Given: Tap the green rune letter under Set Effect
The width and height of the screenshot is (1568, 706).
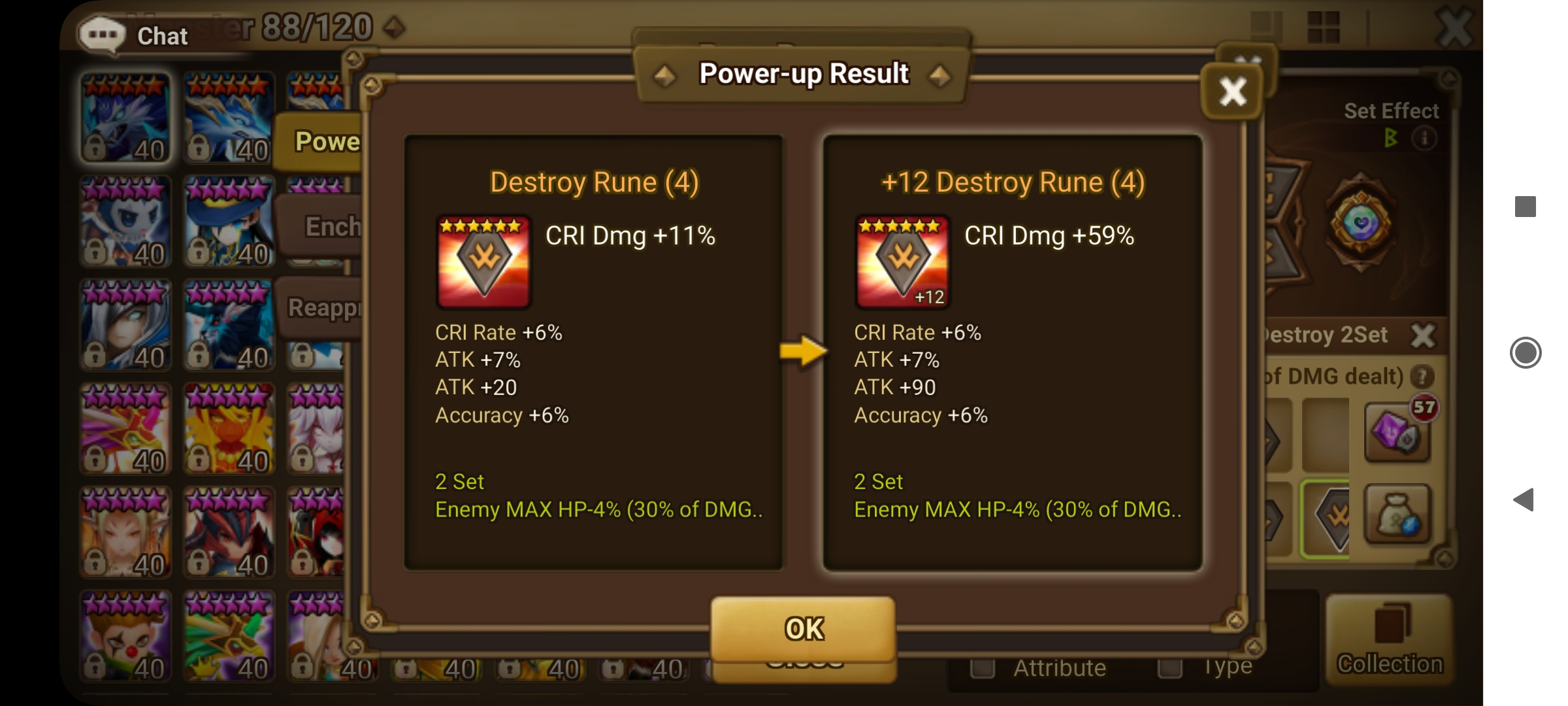Looking at the screenshot, I should coord(1390,138).
